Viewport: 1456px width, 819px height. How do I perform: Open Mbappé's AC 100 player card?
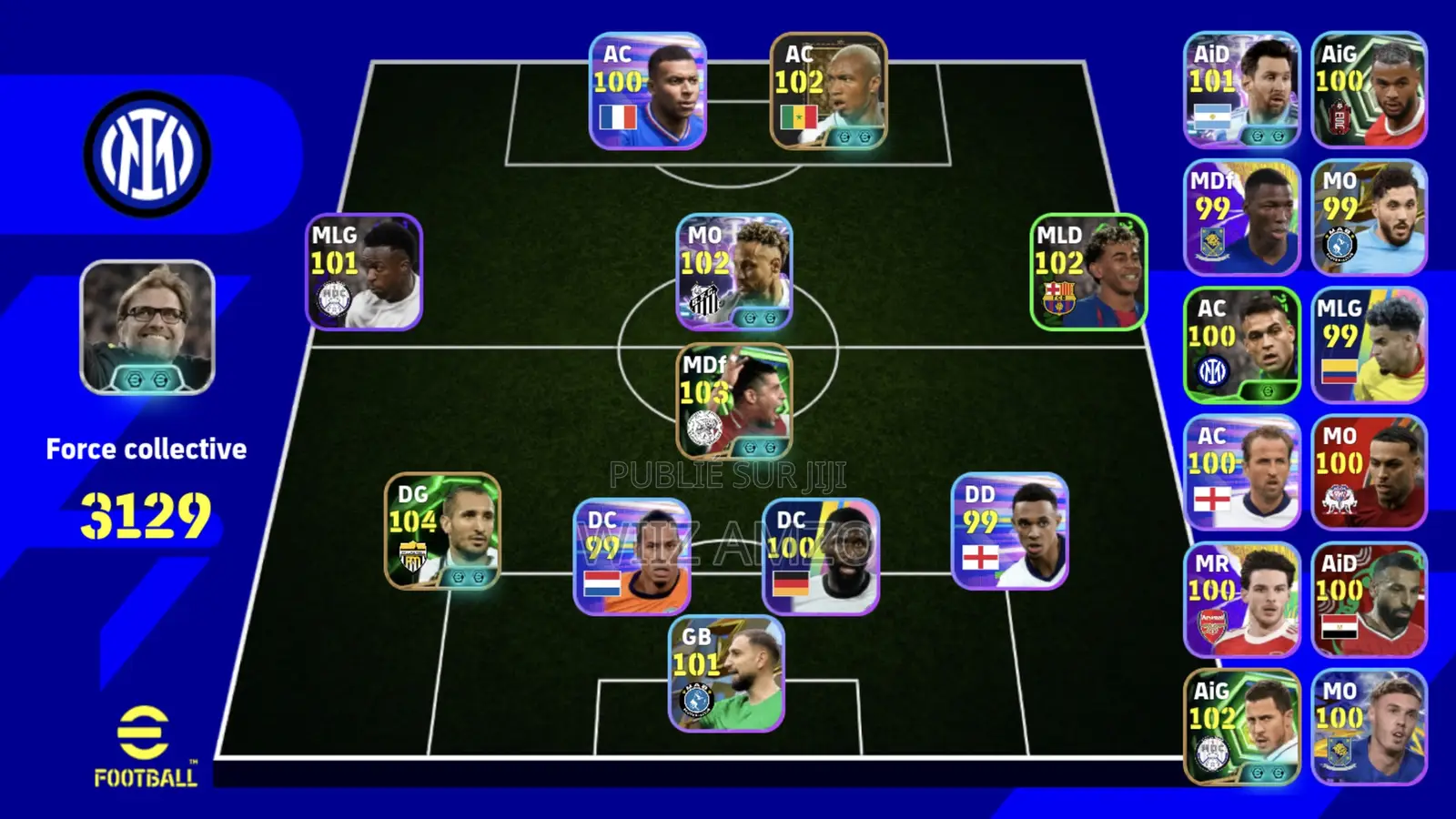pos(646,91)
